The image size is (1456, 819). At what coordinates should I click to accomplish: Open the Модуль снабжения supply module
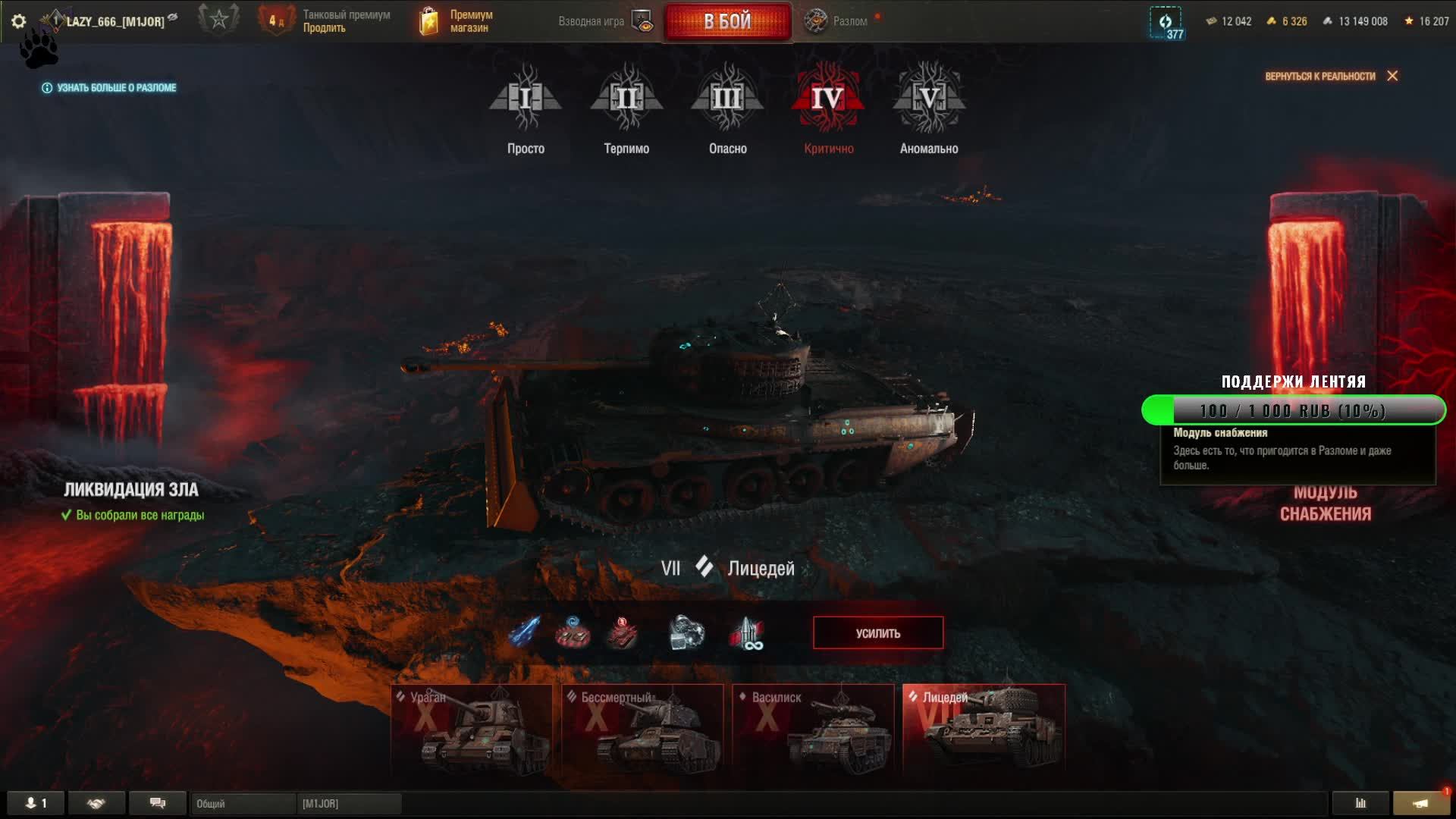1325,503
